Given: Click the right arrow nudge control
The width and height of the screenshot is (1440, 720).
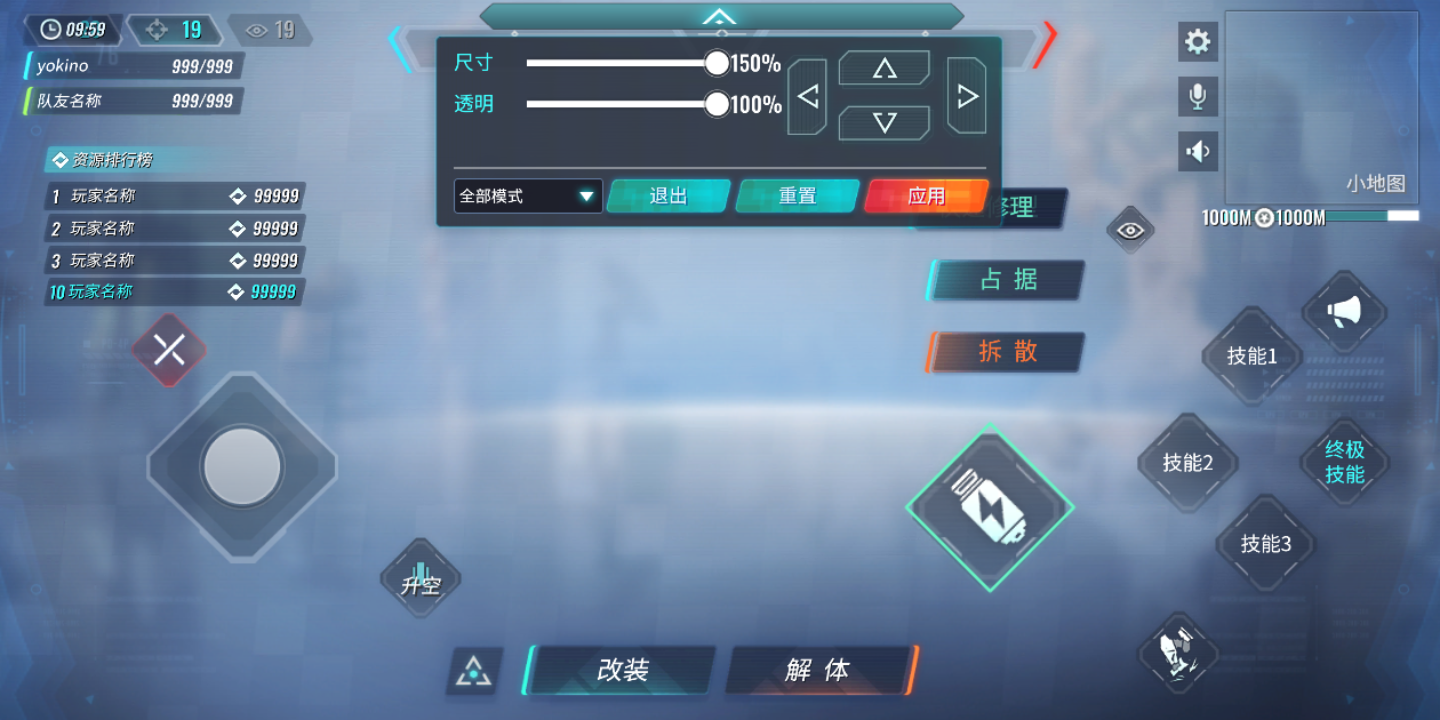Looking at the screenshot, I should 966,95.
